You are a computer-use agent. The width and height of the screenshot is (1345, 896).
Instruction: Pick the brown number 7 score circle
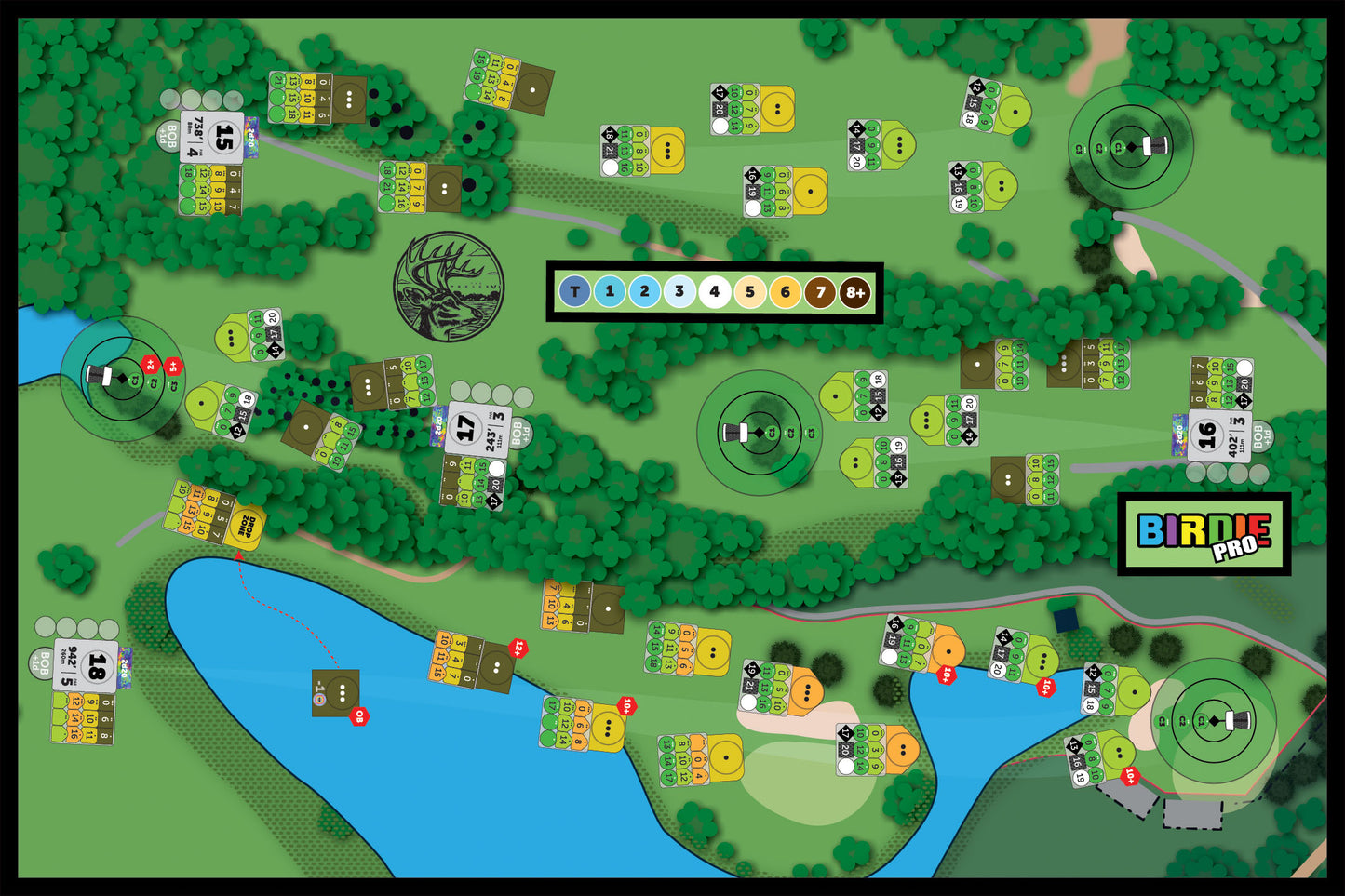(x=820, y=292)
